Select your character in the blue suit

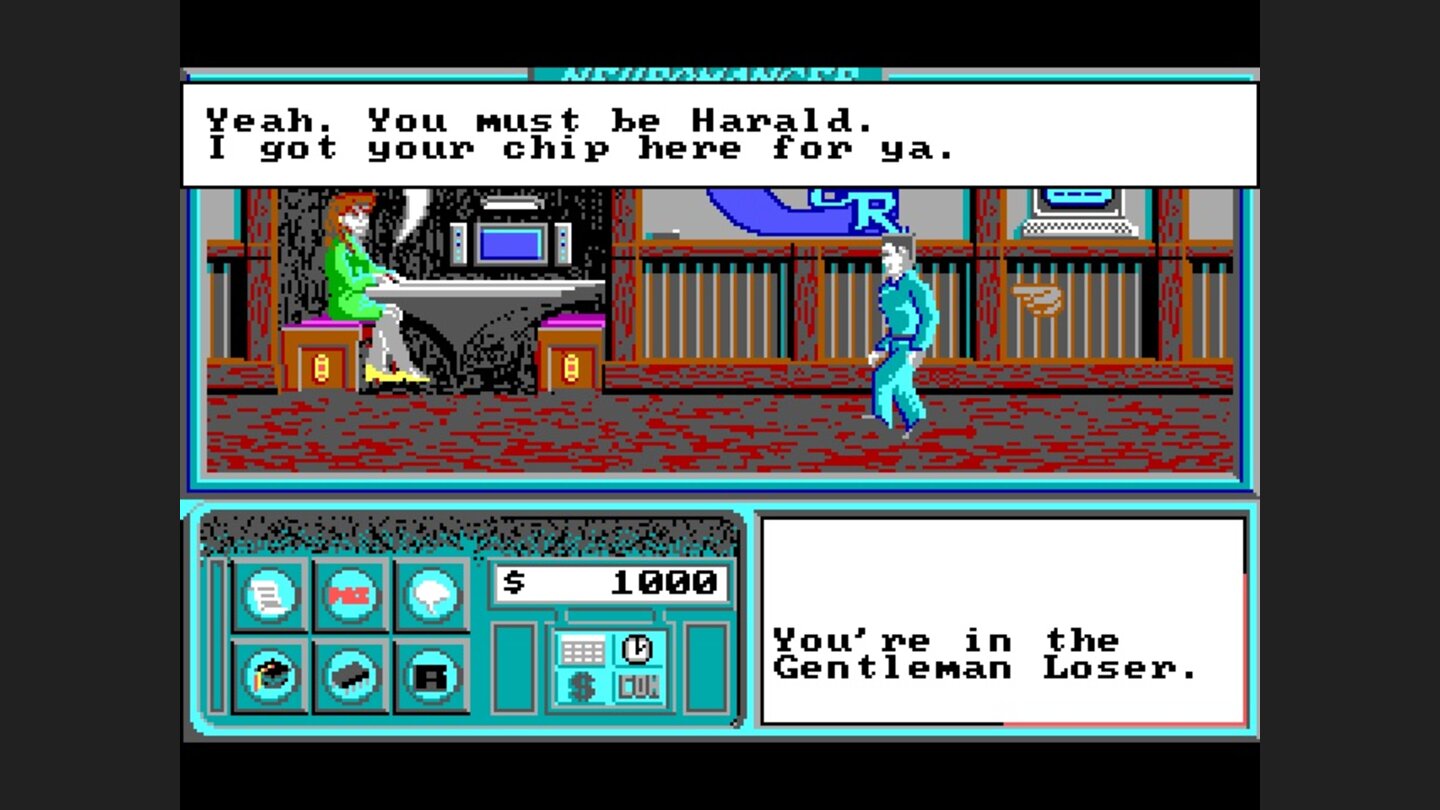coord(900,320)
